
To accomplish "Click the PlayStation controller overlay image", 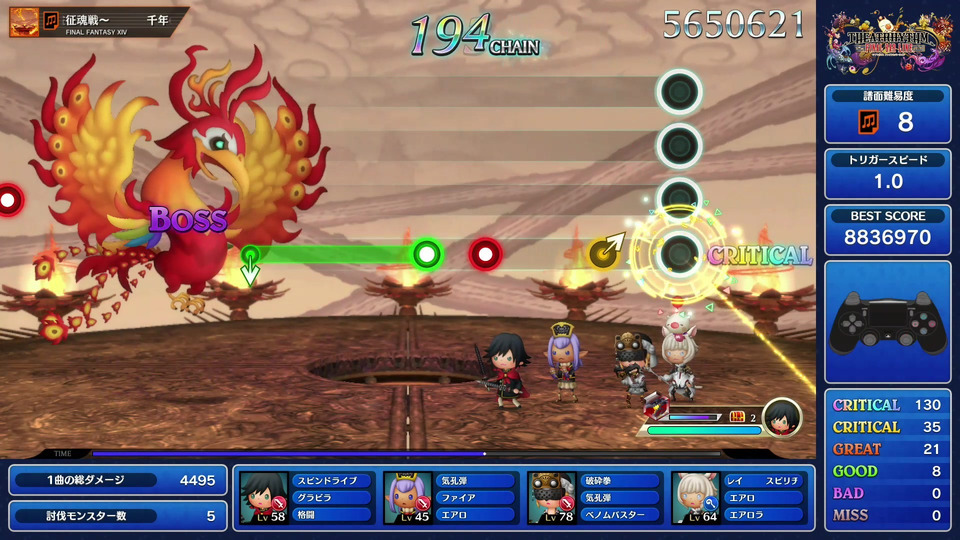I will point(888,324).
